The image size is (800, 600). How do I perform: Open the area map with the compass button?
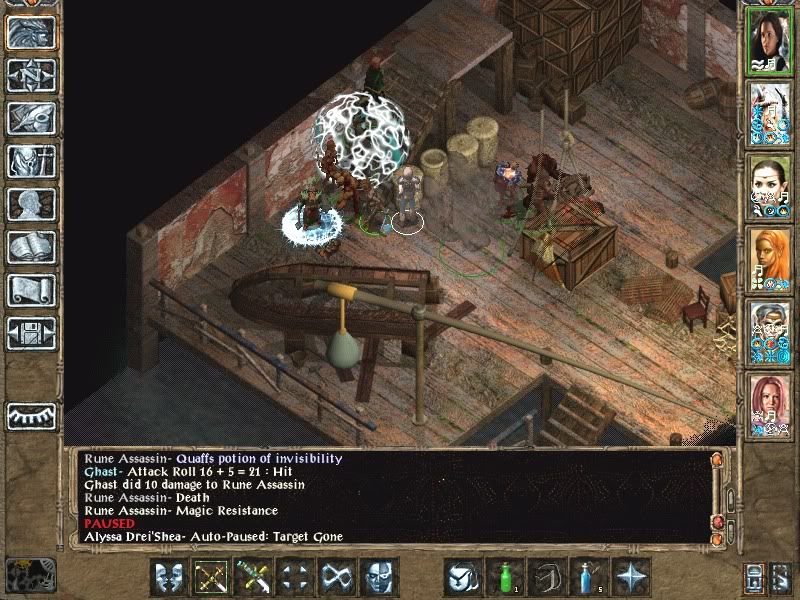(x=31, y=76)
